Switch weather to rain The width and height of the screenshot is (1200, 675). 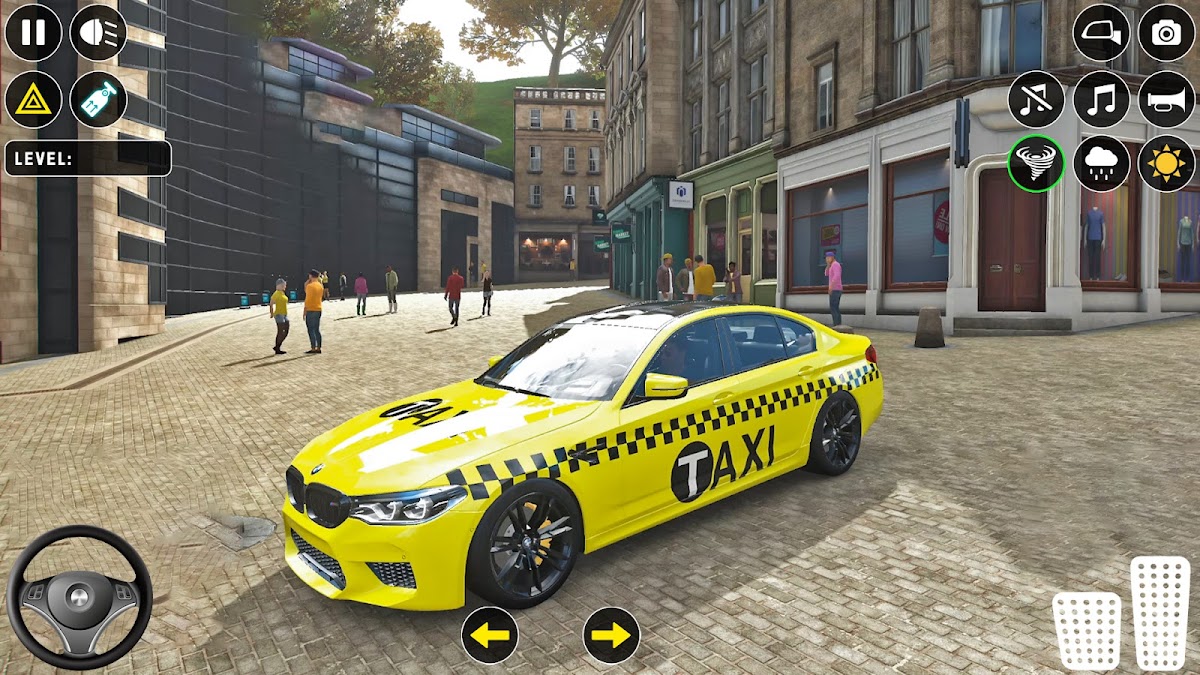pos(1101,163)
